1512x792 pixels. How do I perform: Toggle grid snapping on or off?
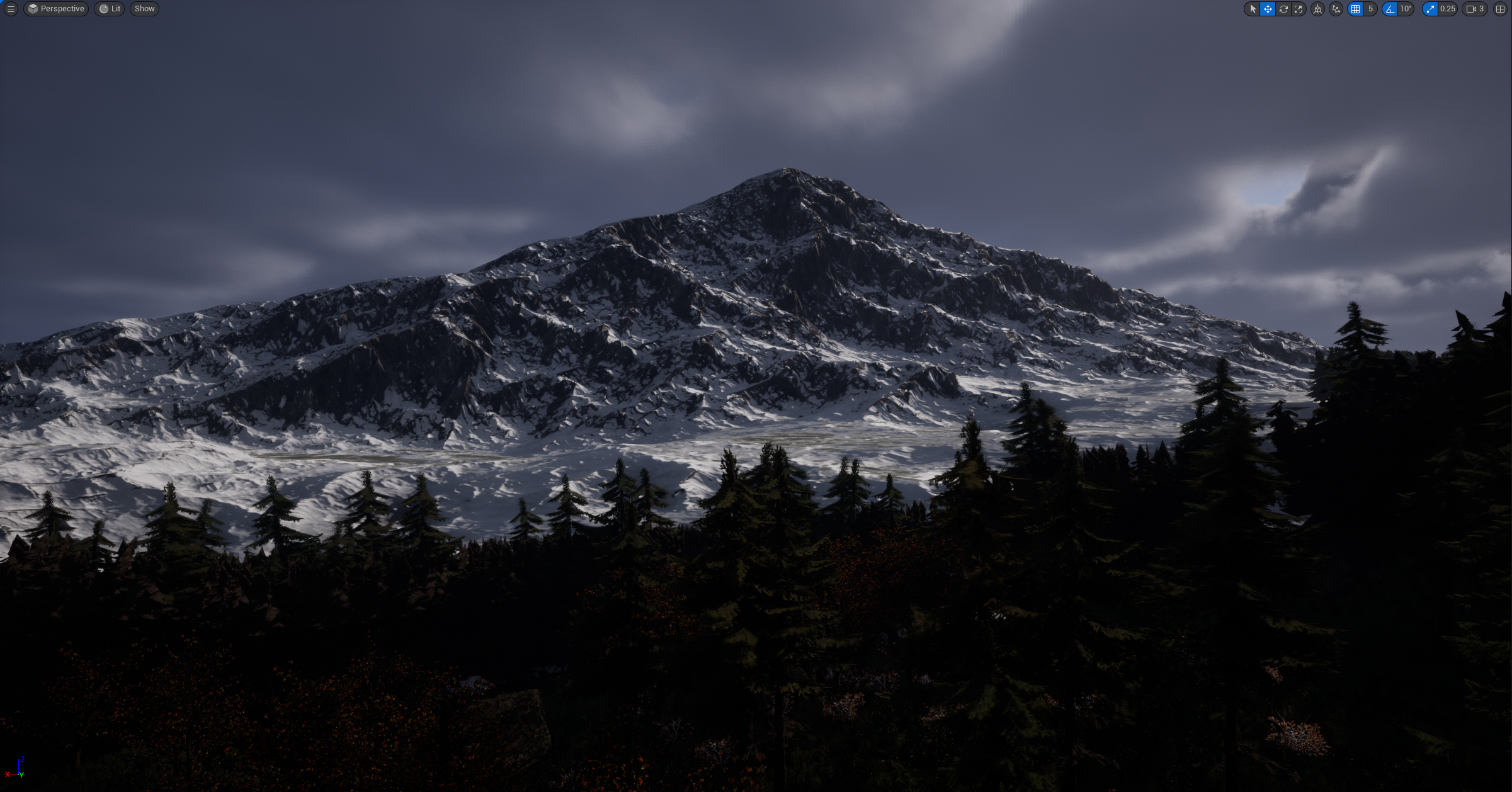[x=1355, y=9]
